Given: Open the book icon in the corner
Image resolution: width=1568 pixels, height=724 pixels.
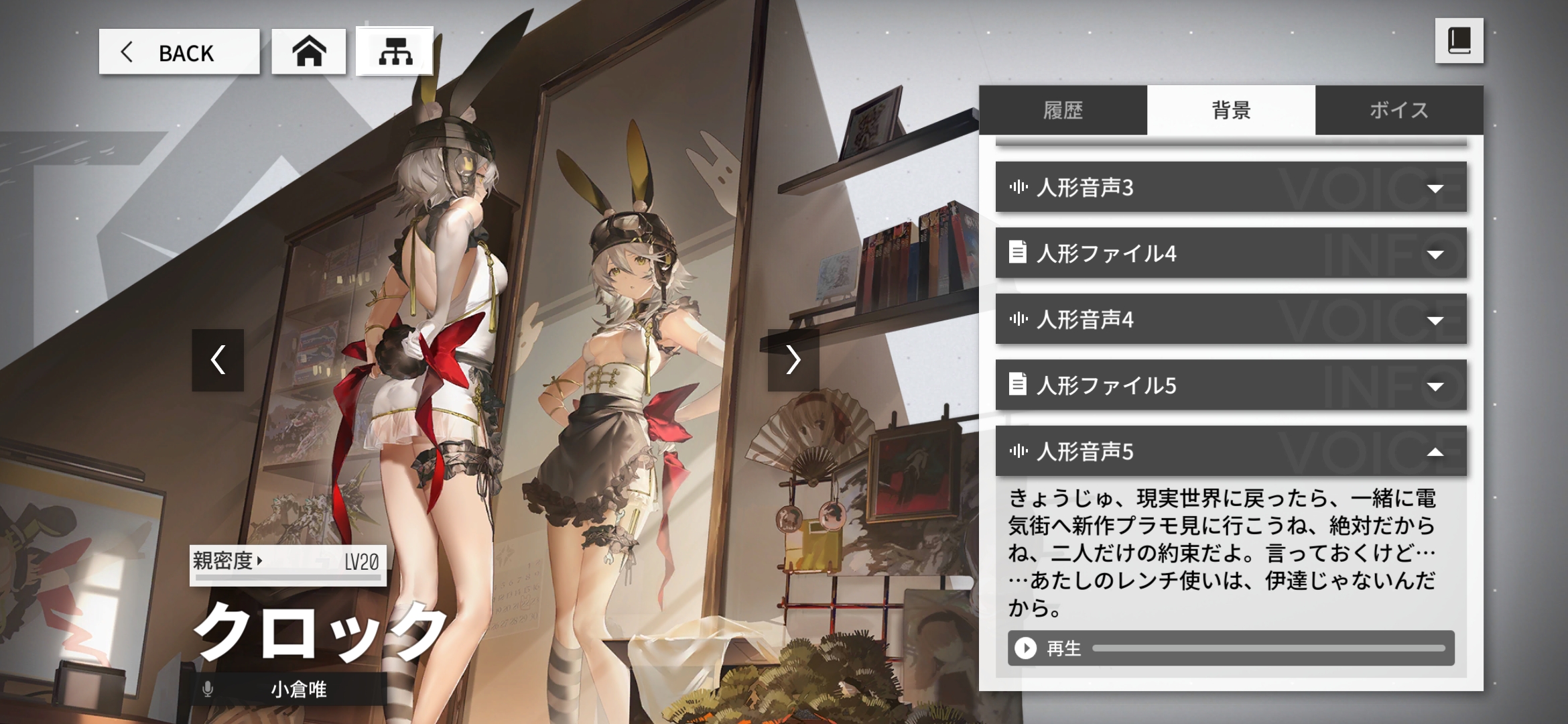Looking at the screenshot, I should pyautogui.click(x=1459, y=42).
